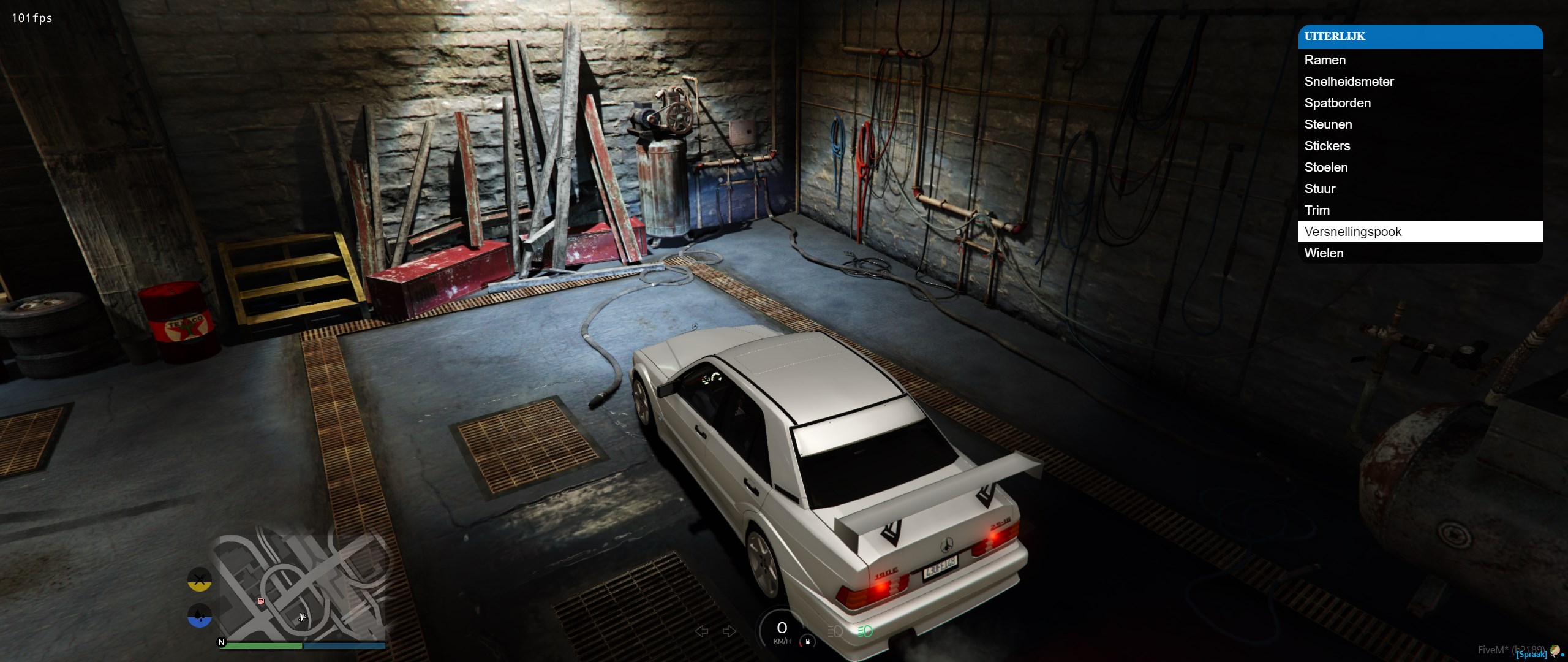1568x662 pixels.
Task: Select the Steunen entry
Action: point(1328,124)
